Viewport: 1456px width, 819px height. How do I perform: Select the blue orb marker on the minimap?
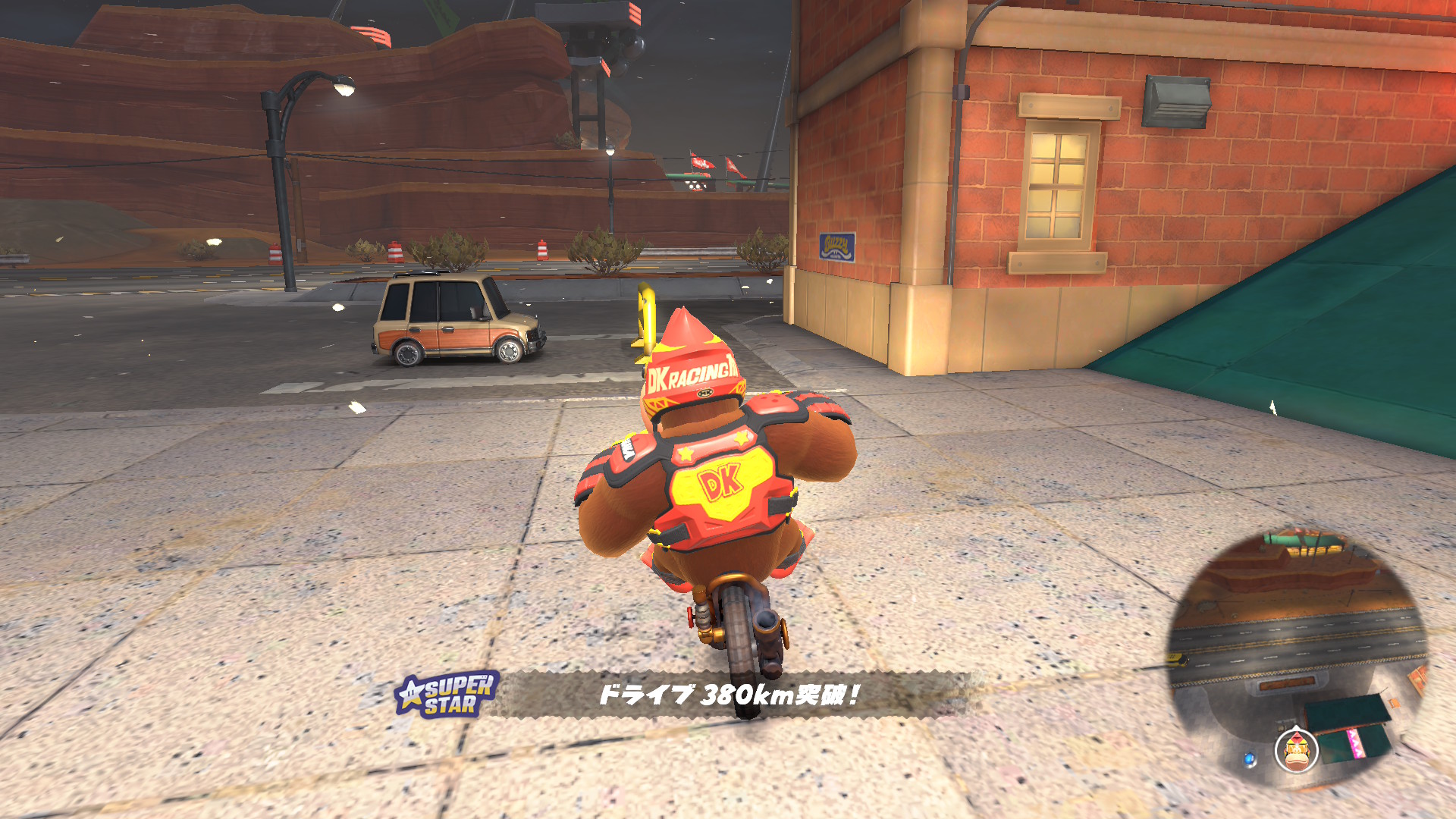tap(1250, 758)
